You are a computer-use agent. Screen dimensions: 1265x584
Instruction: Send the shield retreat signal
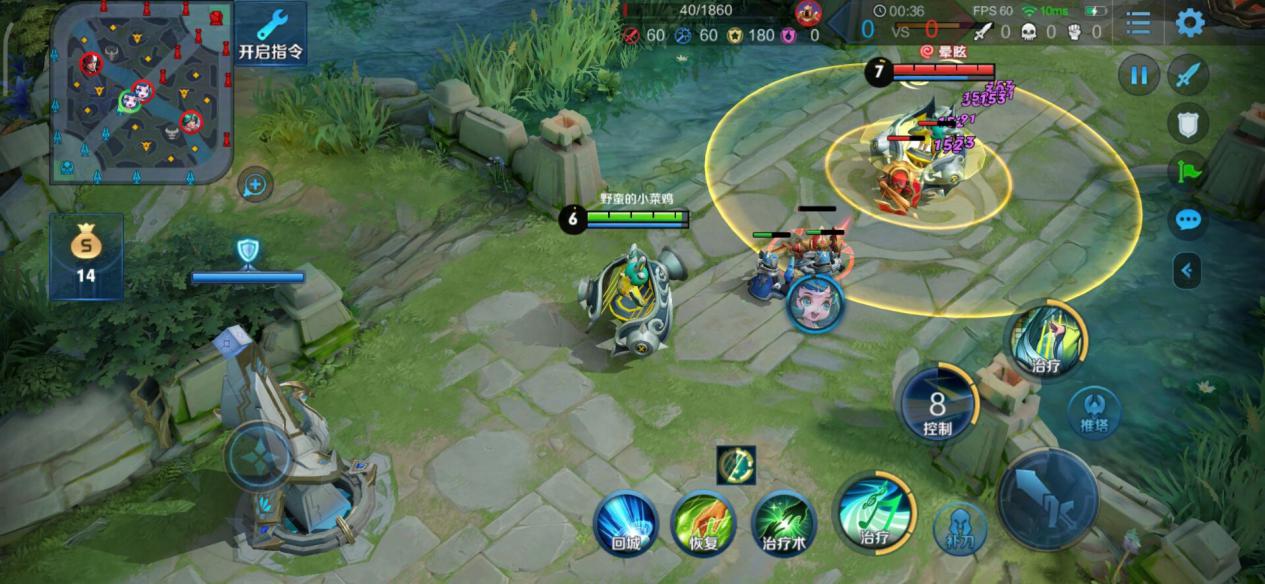pos(1188,123)
